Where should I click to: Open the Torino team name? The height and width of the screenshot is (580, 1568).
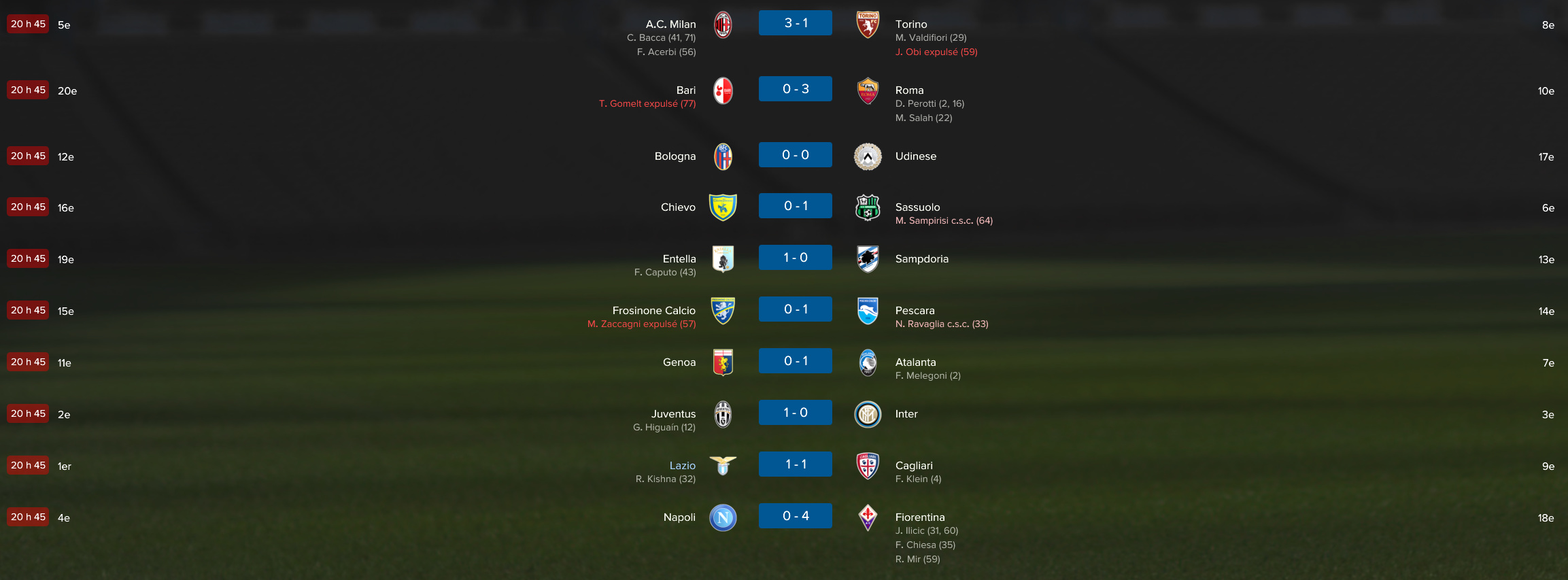click(x=911, y=24)
